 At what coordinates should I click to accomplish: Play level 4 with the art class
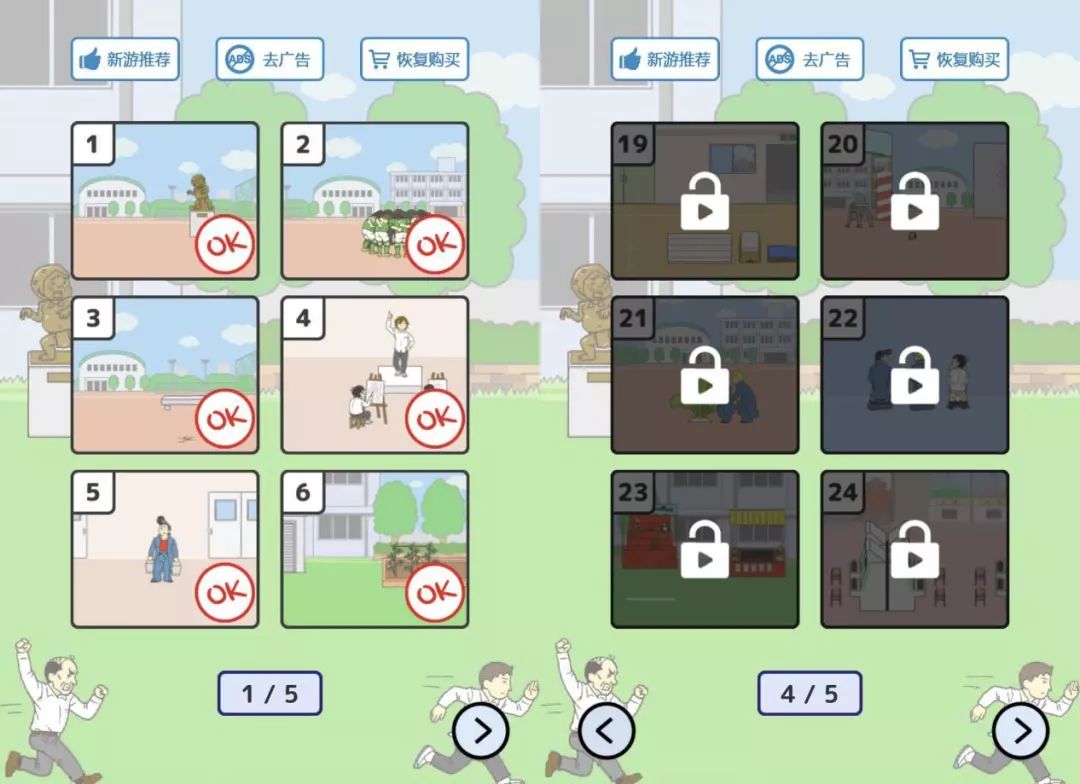click(x=375, y=375)
